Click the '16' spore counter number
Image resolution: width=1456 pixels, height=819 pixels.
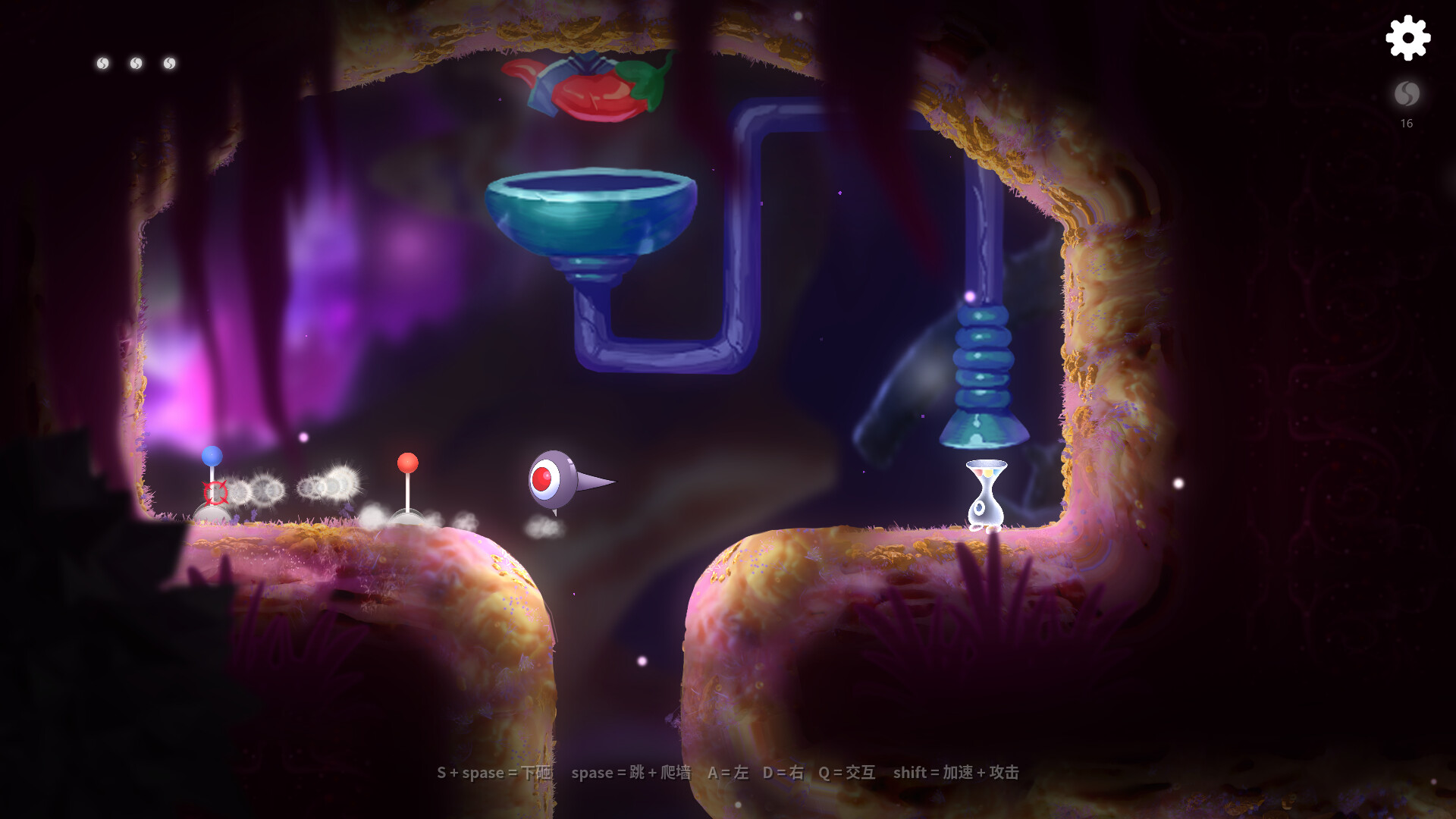(x=1407, y=123)
